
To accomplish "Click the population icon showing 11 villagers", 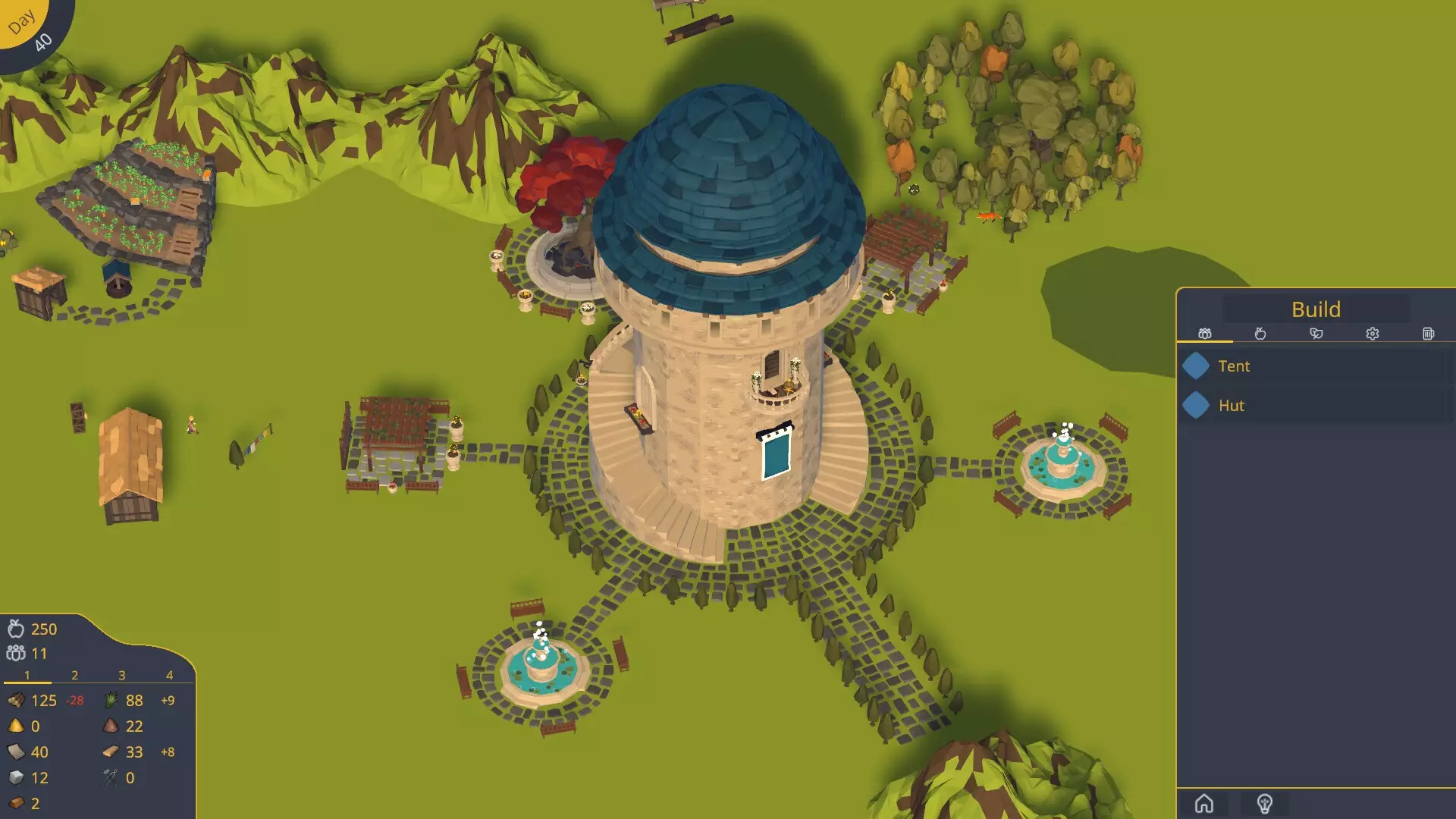I will click(x=15, y=653).
